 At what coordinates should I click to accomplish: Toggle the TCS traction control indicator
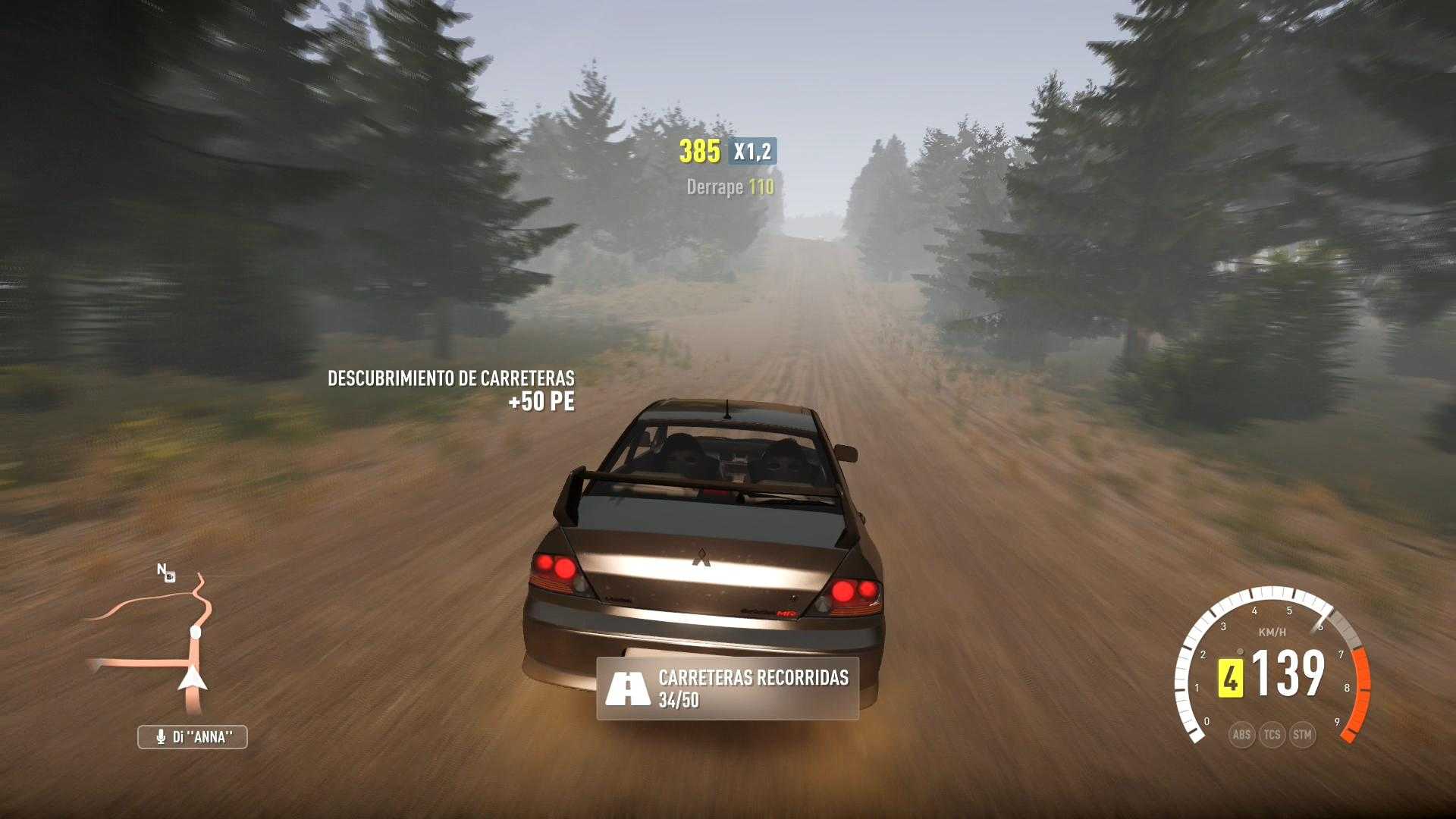[x=1272, y=734]
